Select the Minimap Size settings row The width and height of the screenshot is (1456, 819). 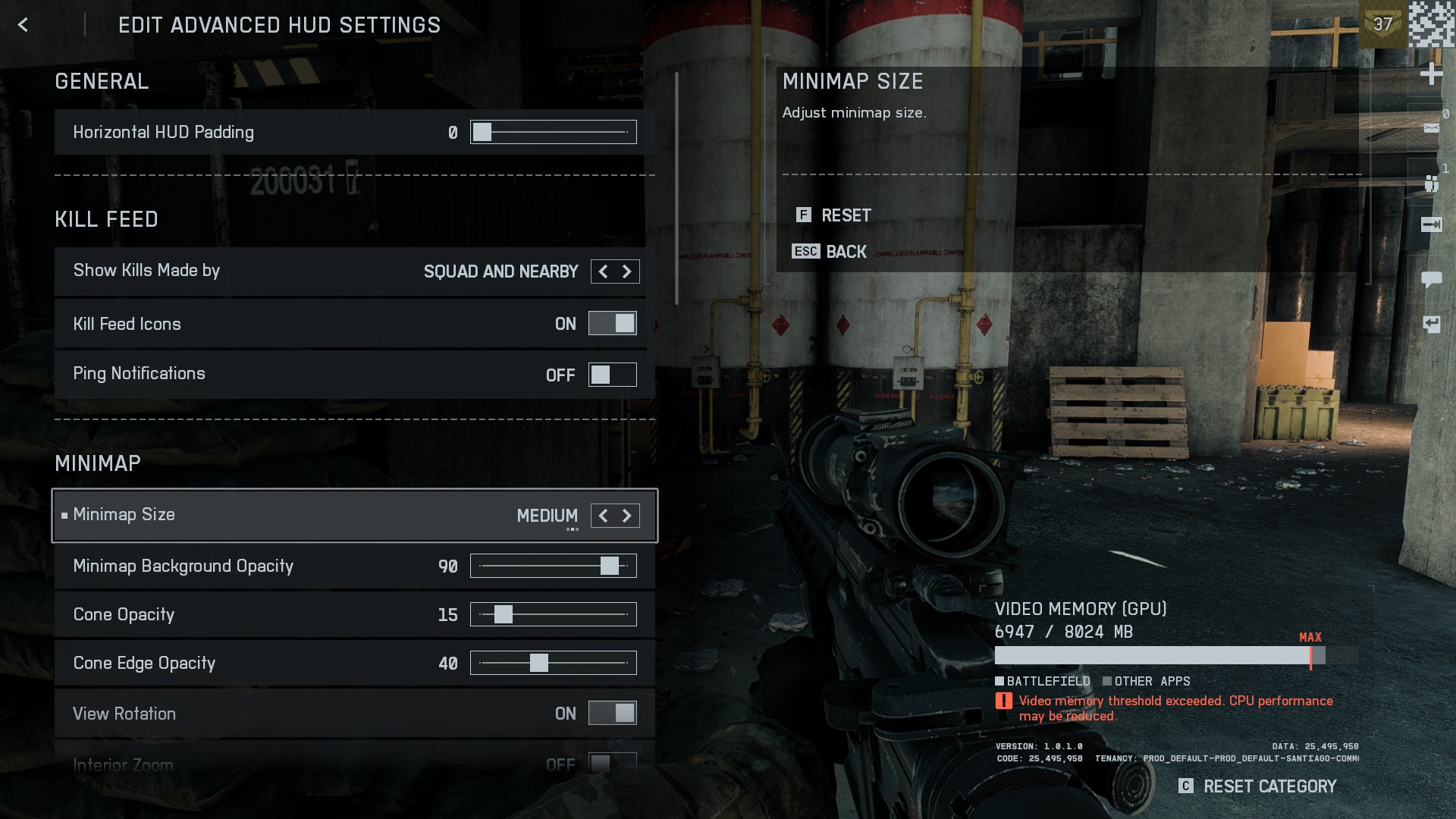pos(303,516)
